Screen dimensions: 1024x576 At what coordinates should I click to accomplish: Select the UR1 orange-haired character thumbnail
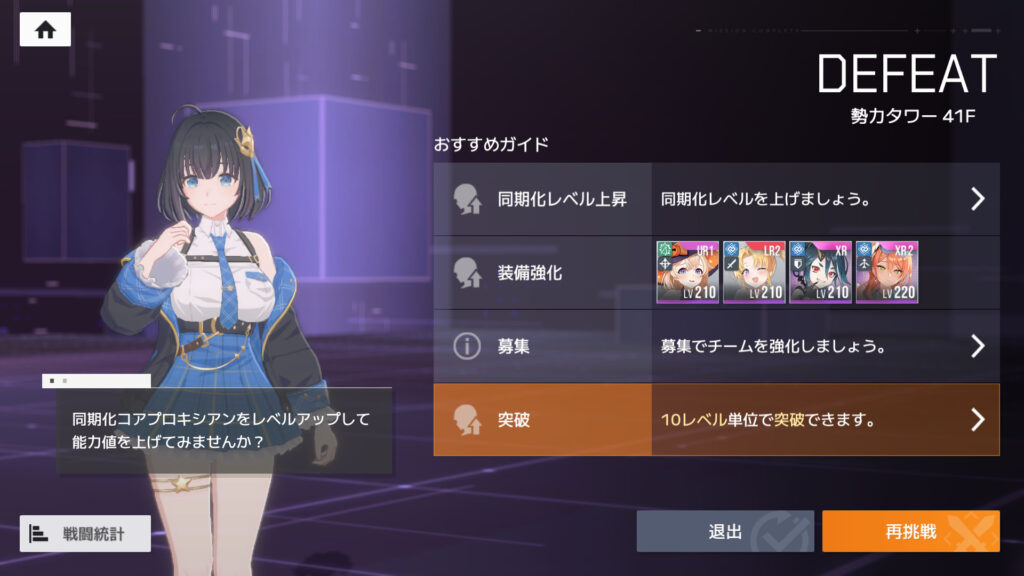coord(687,272)
